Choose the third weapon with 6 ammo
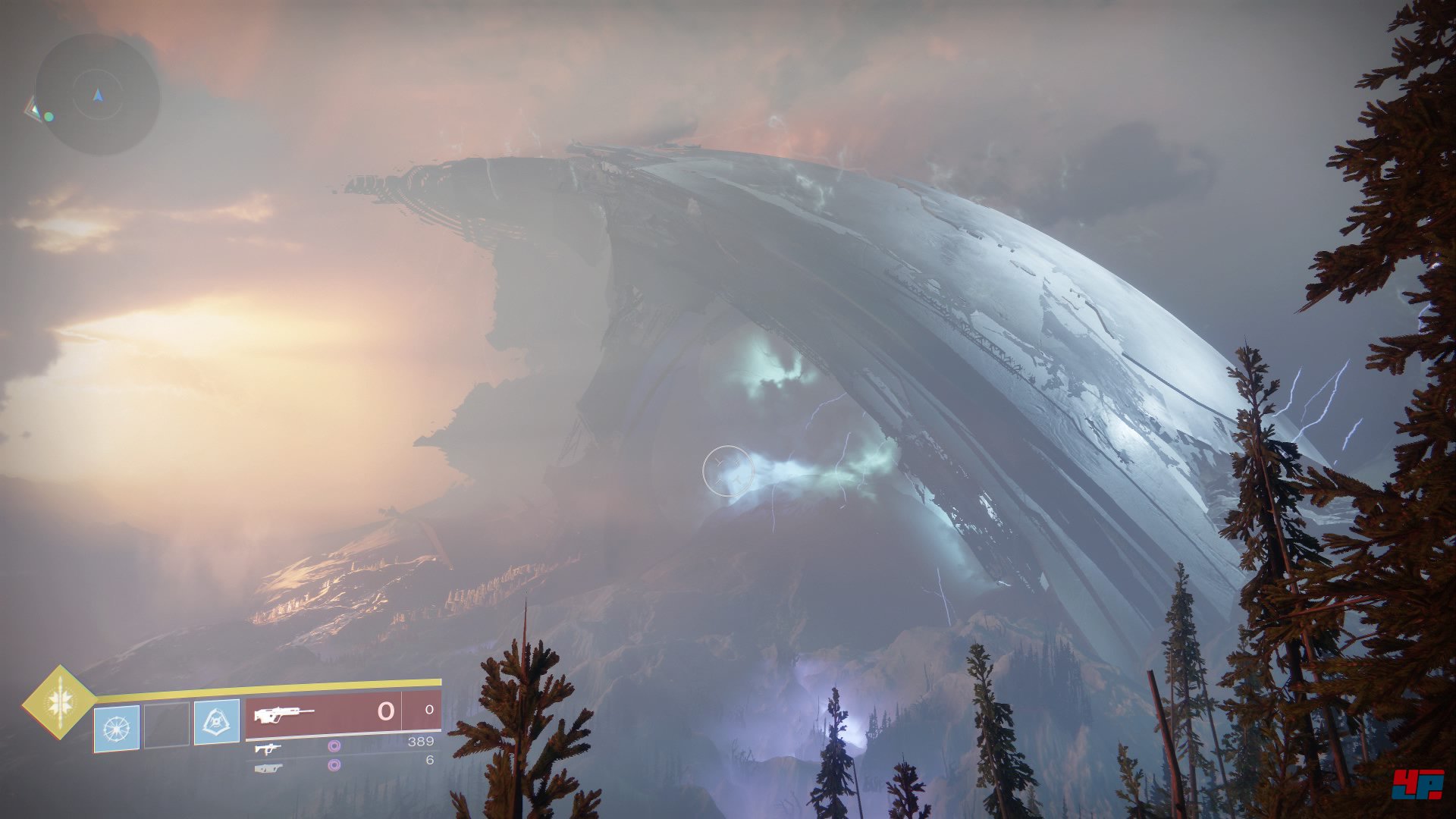Image resolution: width=1456 pixels, height=819 pixels. (x=267, y=767)
